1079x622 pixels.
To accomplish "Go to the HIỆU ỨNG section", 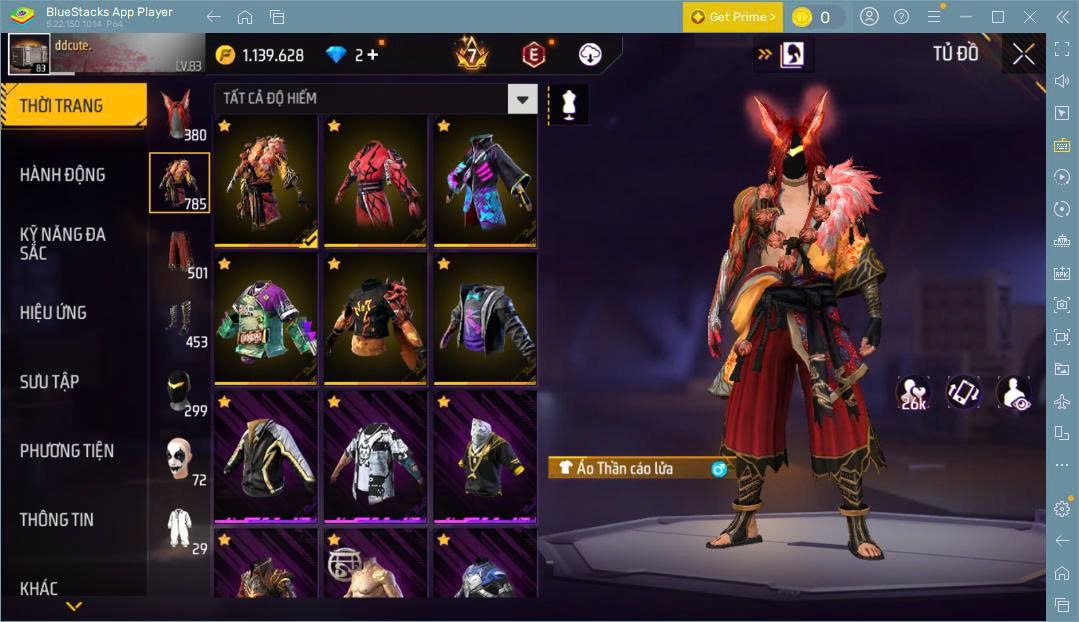I will pyautogui.click(x=53, y=313).
